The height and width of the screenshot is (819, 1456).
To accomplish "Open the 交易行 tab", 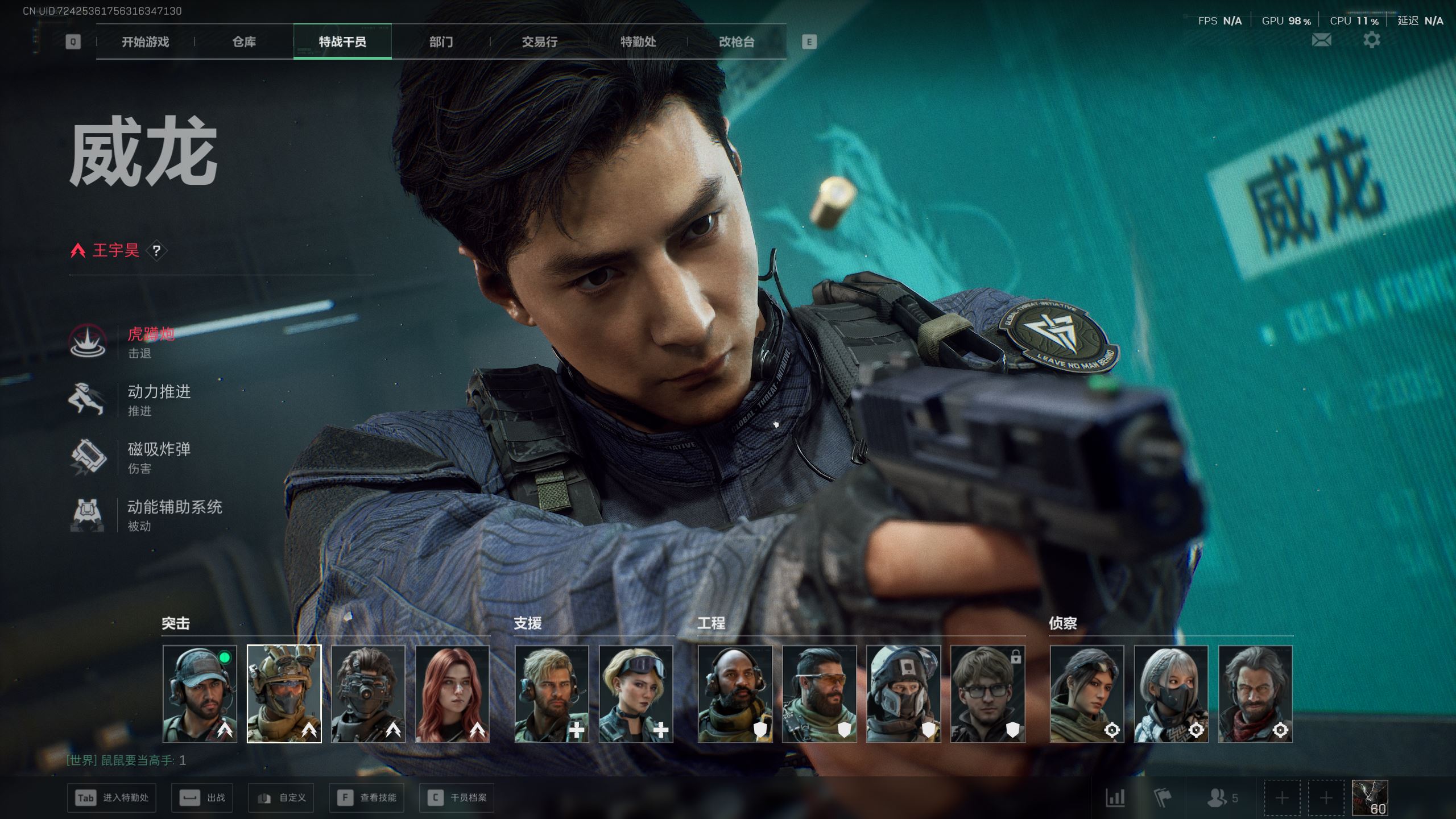I will [x=539, y=42].
